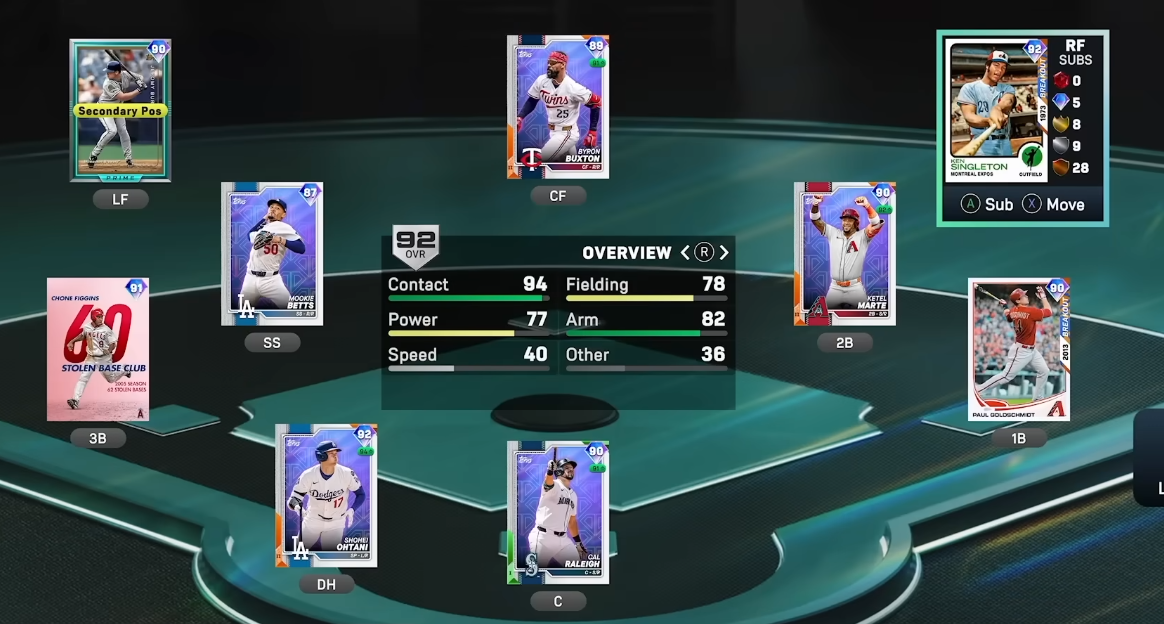This screenshot has height=624, width=1164.
Task: Pick the Ketel Marte second base card
Action: (x=845, y=253)
